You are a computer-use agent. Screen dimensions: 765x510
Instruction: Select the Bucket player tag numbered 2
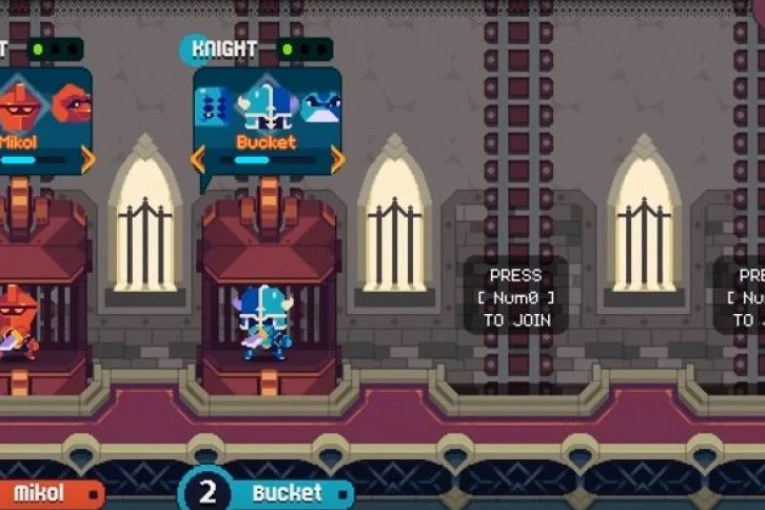(x=267, y=493)
